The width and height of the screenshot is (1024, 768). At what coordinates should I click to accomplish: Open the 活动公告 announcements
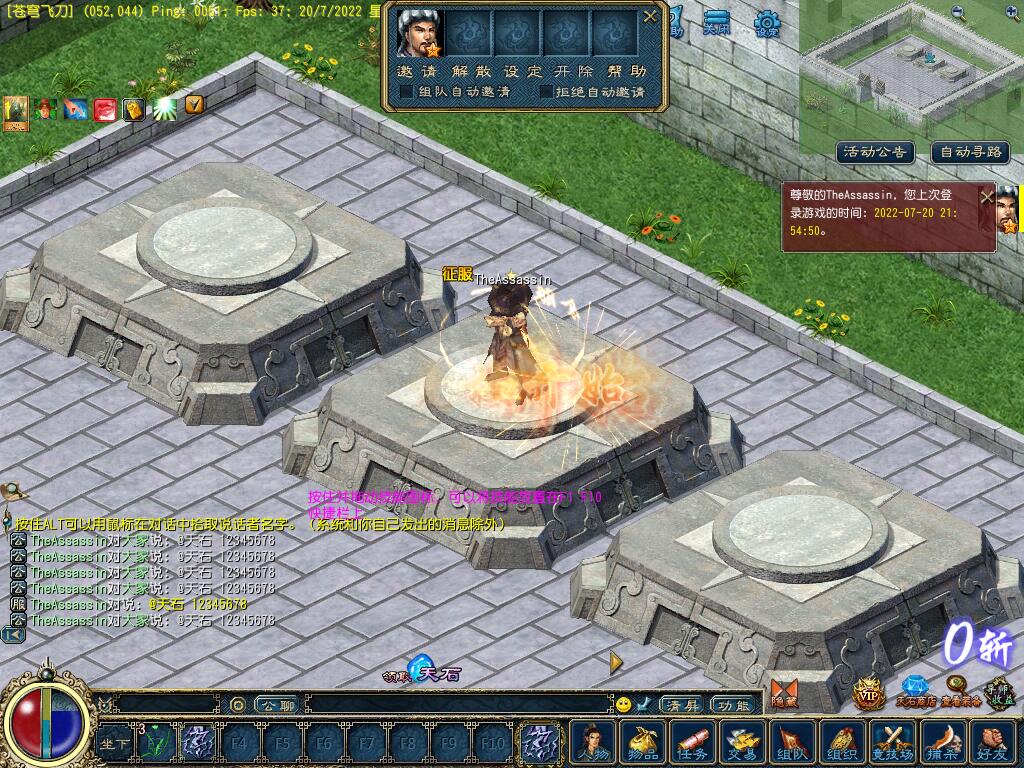876,152
